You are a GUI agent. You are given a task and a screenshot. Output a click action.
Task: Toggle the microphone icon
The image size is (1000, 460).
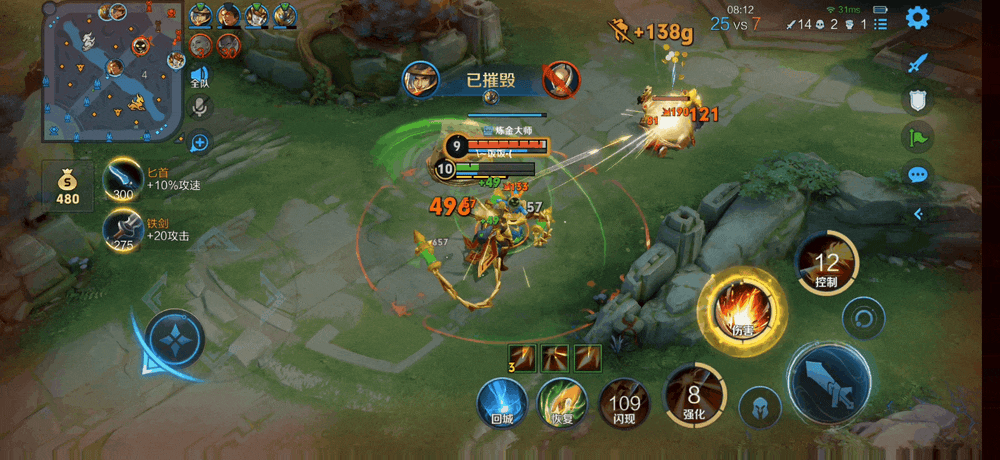pyautogui.click(x=200, y=107)
